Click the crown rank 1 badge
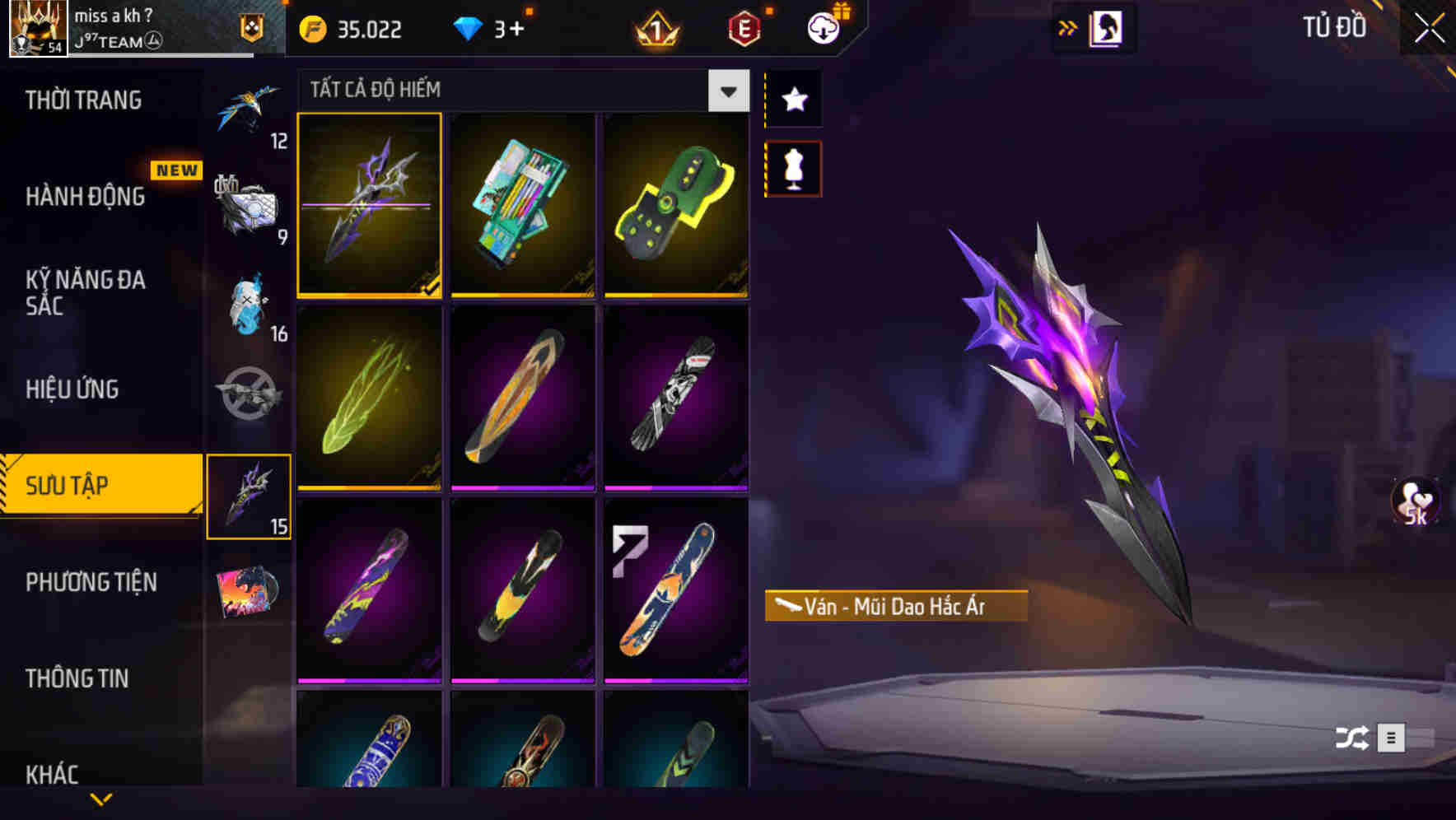This screenshot has height=820, width=1456. click(655, 29)
